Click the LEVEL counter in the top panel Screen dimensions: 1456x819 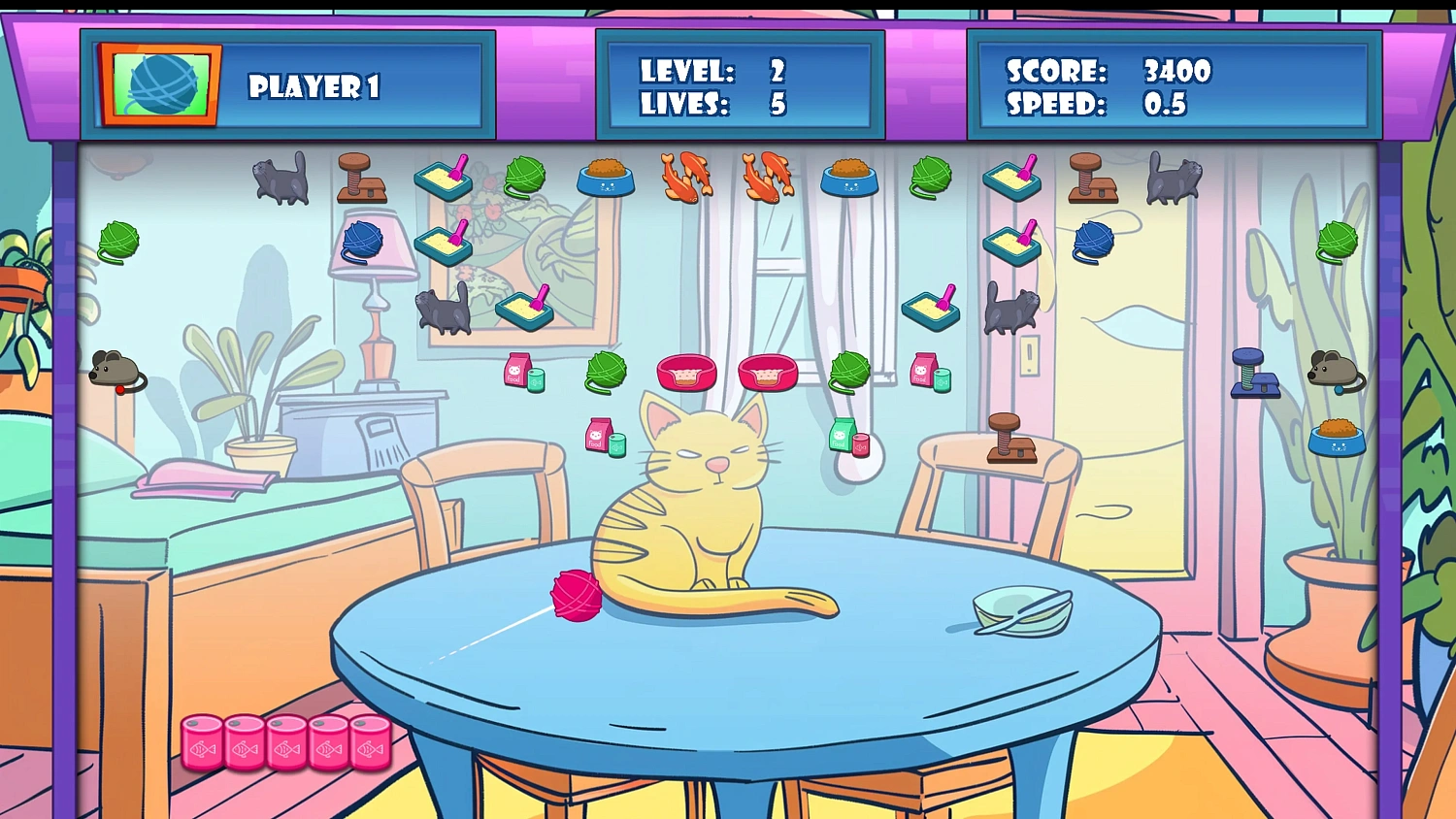coord(713,71)
